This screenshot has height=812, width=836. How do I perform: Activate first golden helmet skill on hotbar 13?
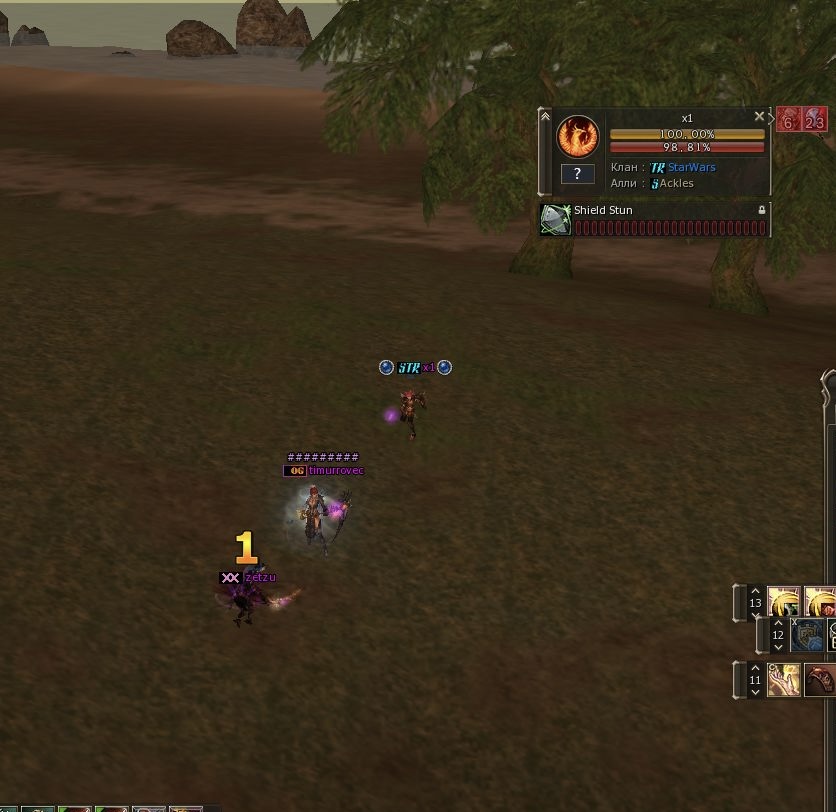point(784,602)
